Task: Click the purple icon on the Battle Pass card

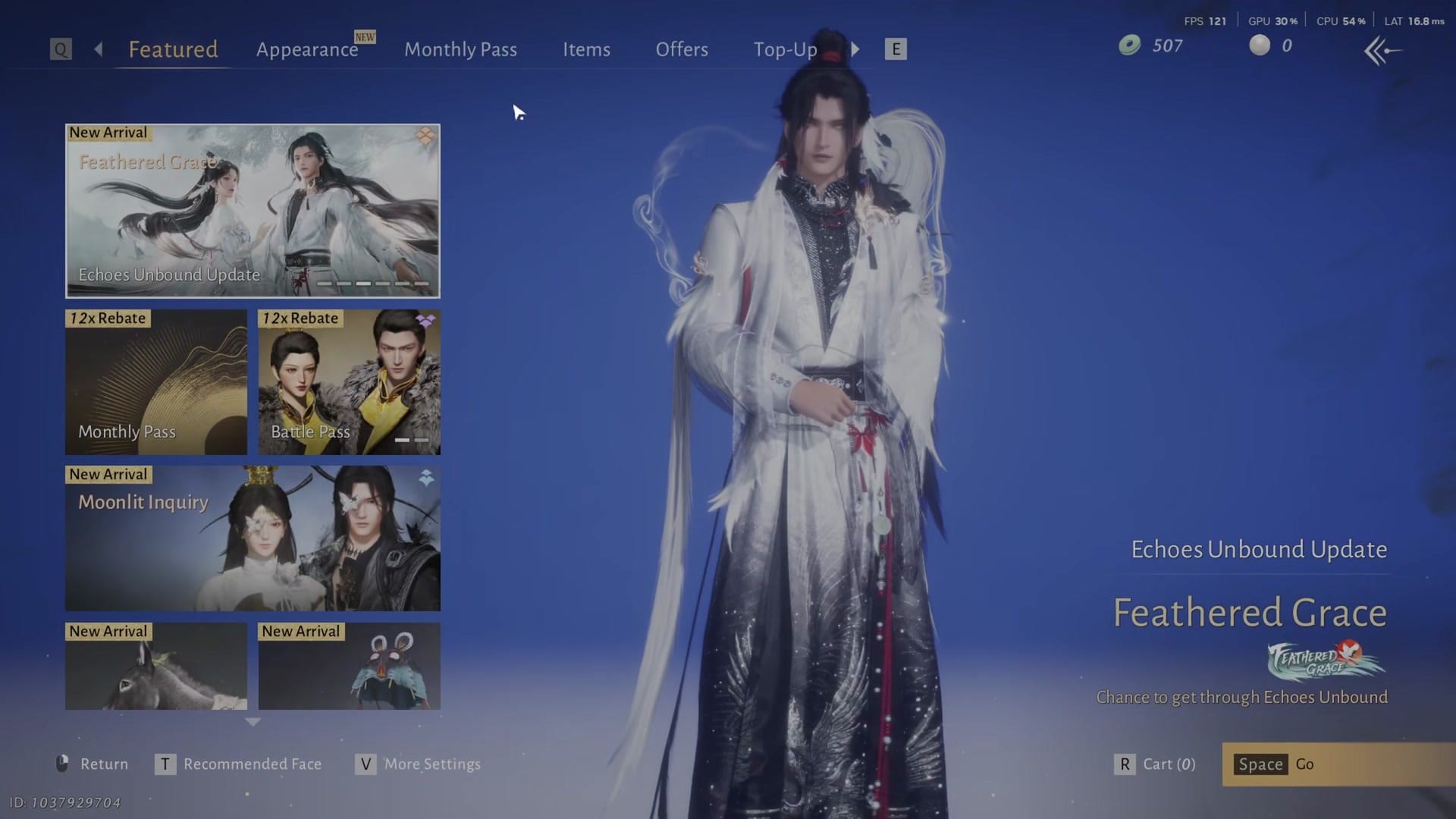Action: pos(425,322)
